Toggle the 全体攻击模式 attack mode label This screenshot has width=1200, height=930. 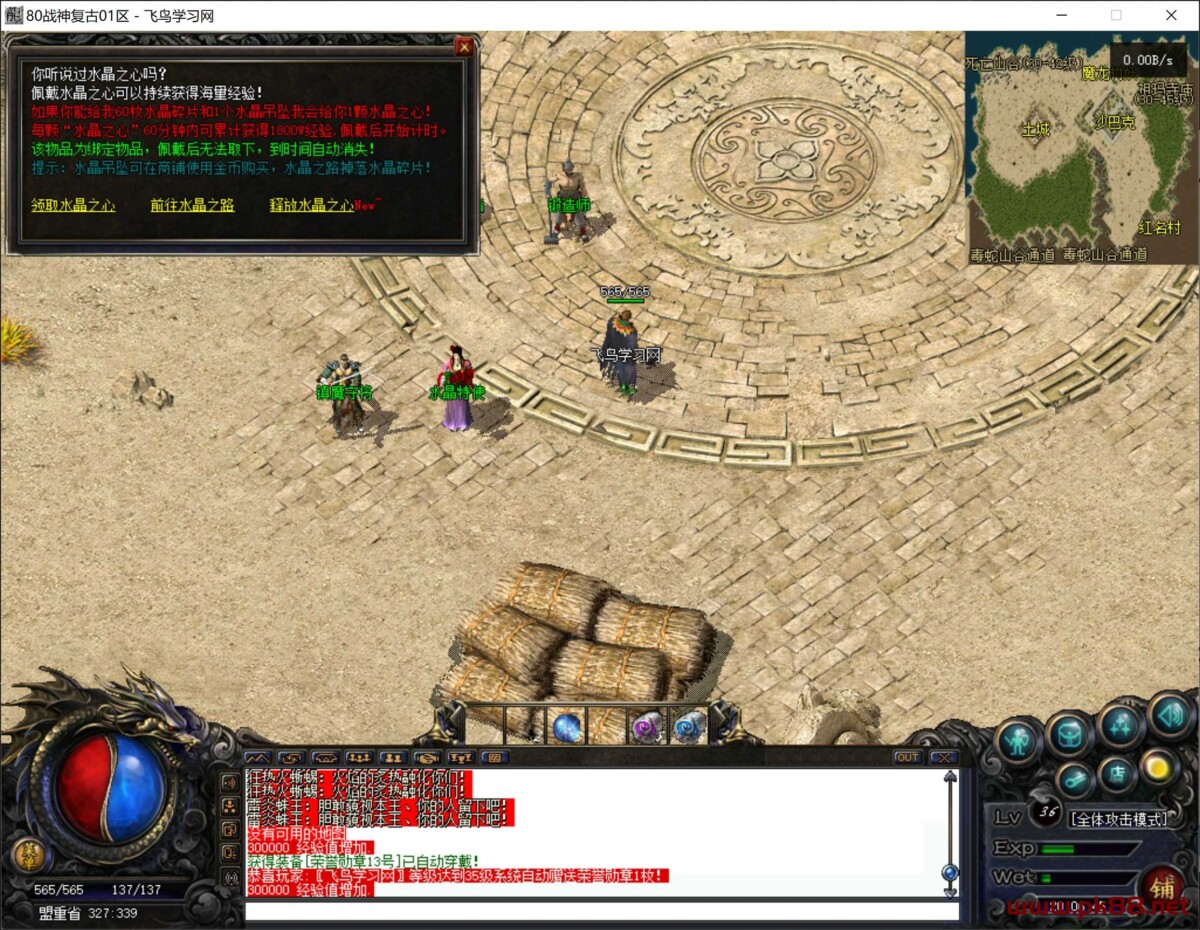pyautogui.click(x=1119, y=819)
